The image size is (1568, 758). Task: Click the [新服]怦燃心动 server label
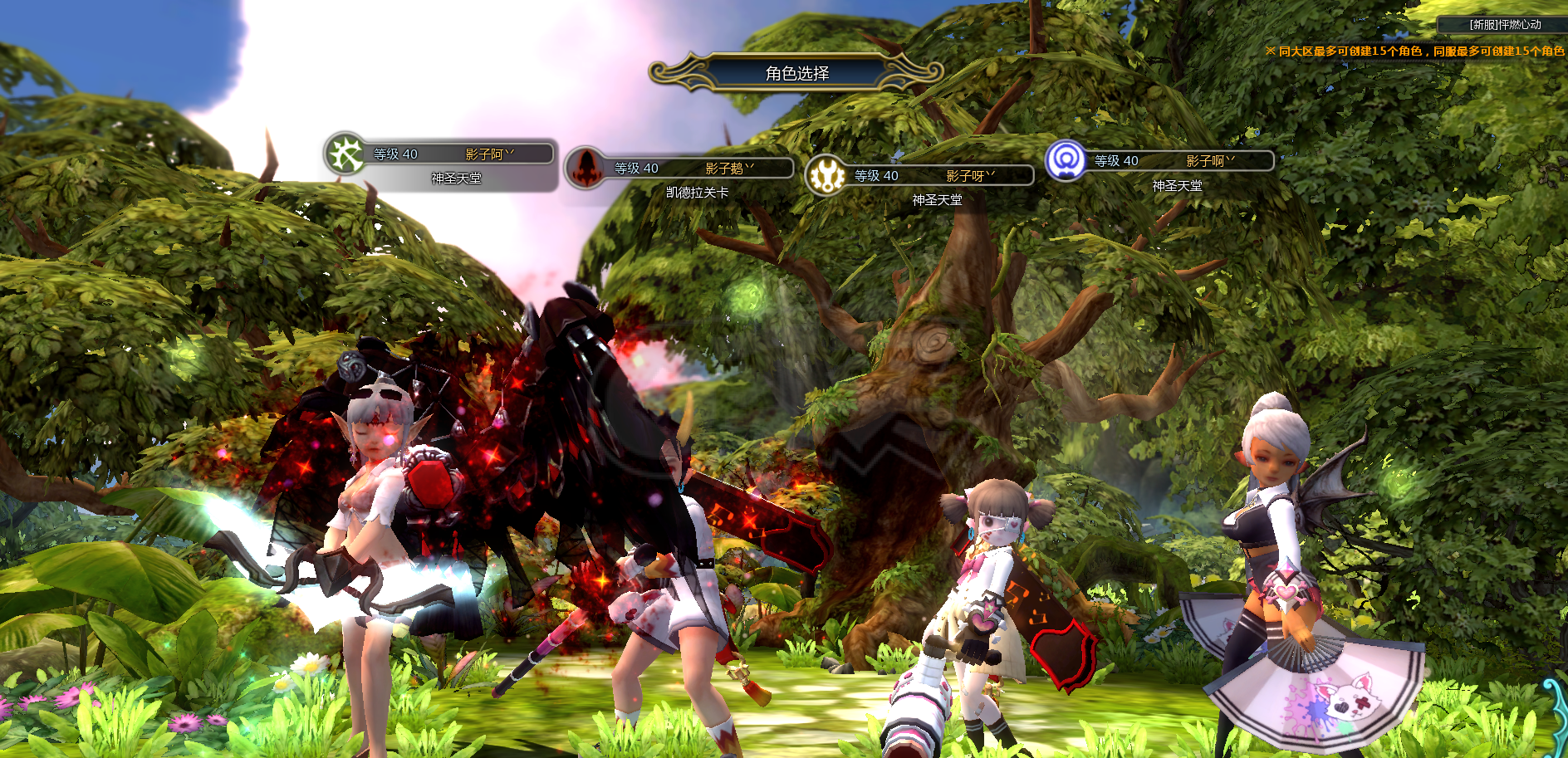pyautogui.click(x=1505, y=25)
